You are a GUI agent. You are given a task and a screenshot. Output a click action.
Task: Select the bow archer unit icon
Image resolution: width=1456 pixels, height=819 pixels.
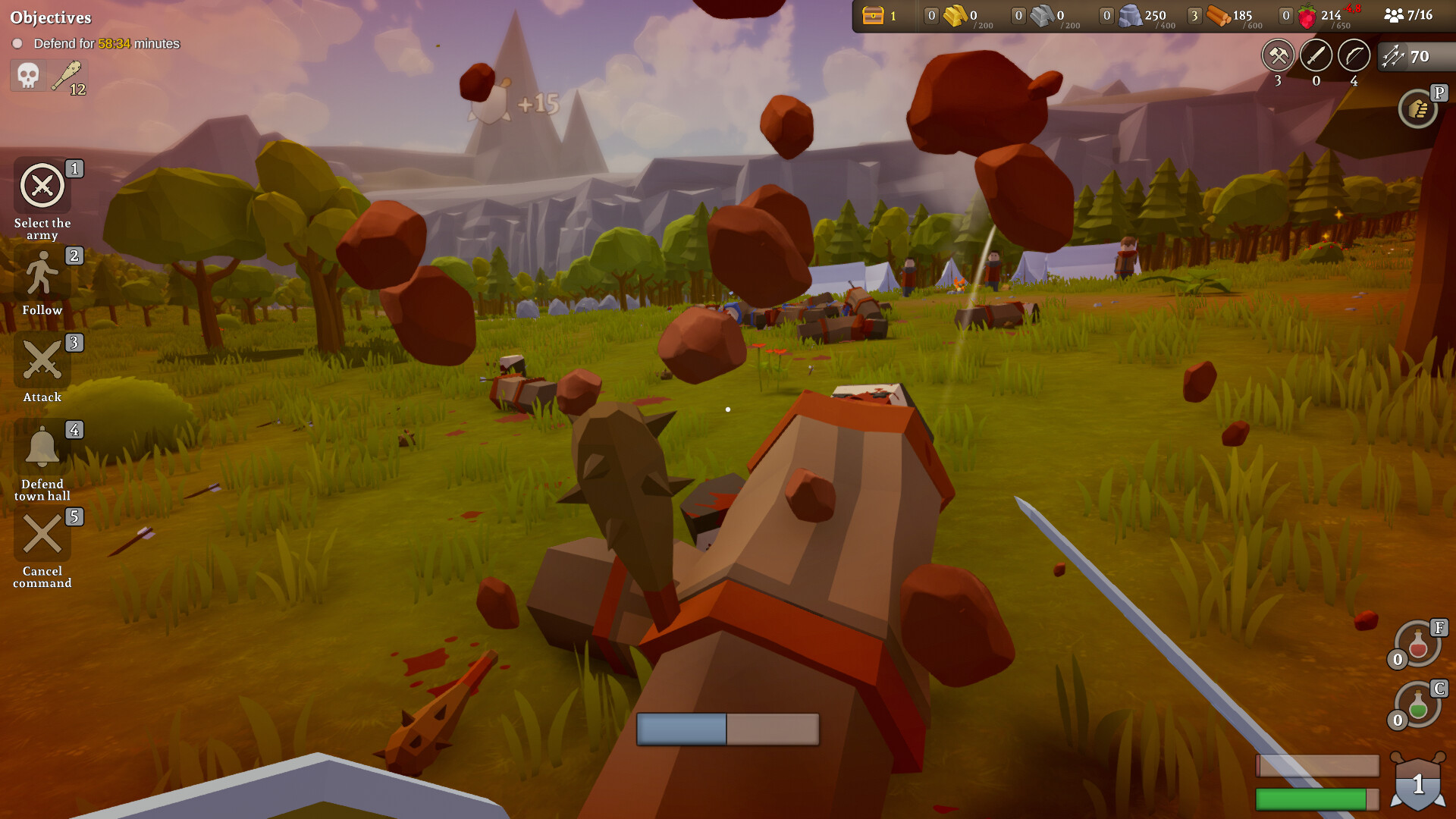(x=1354, y=55)
